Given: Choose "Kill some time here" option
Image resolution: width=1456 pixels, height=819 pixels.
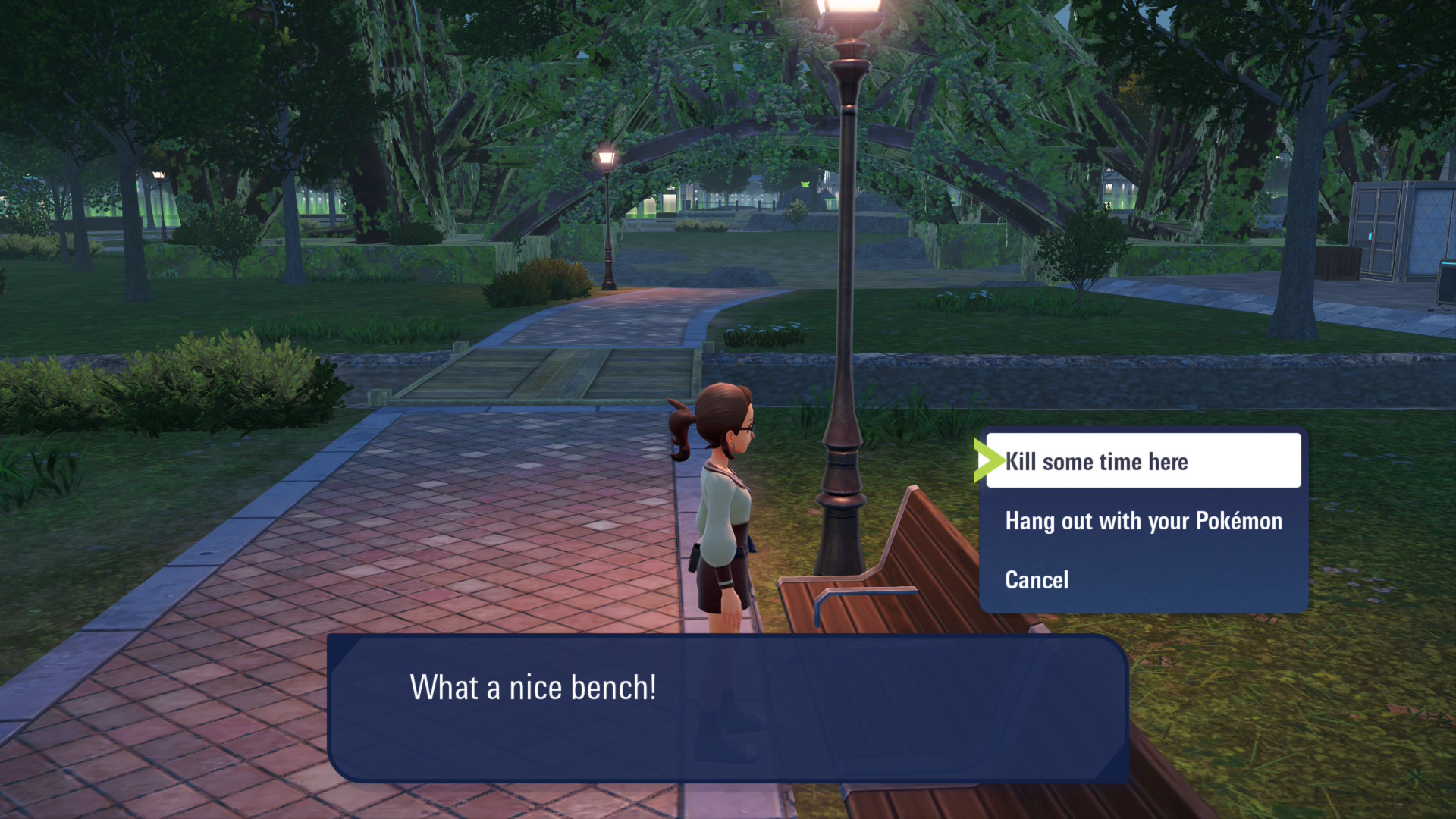Looking at the screenshot, I should pyautogui.click(x=1142, y=461).
